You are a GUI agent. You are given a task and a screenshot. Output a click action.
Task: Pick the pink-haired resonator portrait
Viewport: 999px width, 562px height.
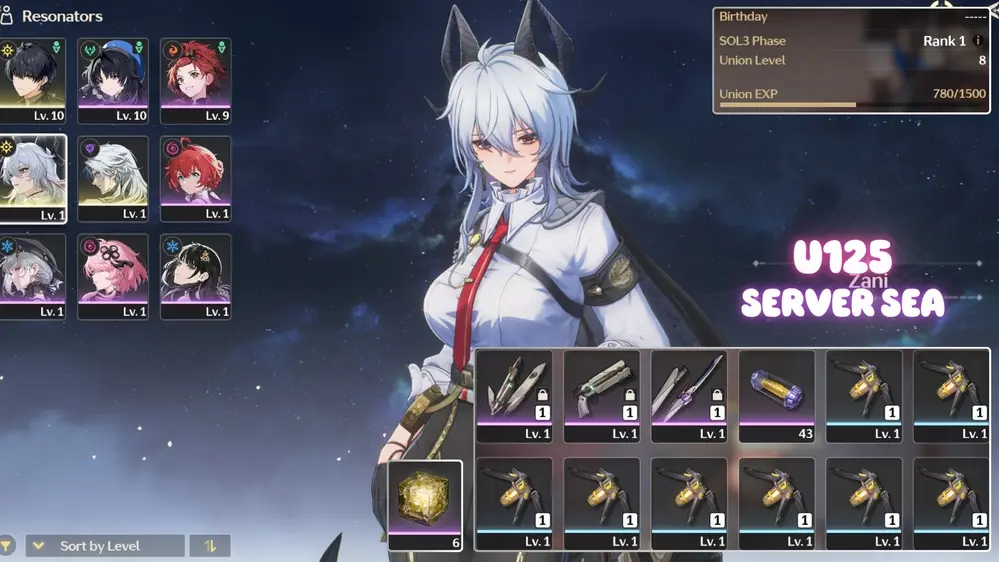pyautogui.click(x=113, y=276)
